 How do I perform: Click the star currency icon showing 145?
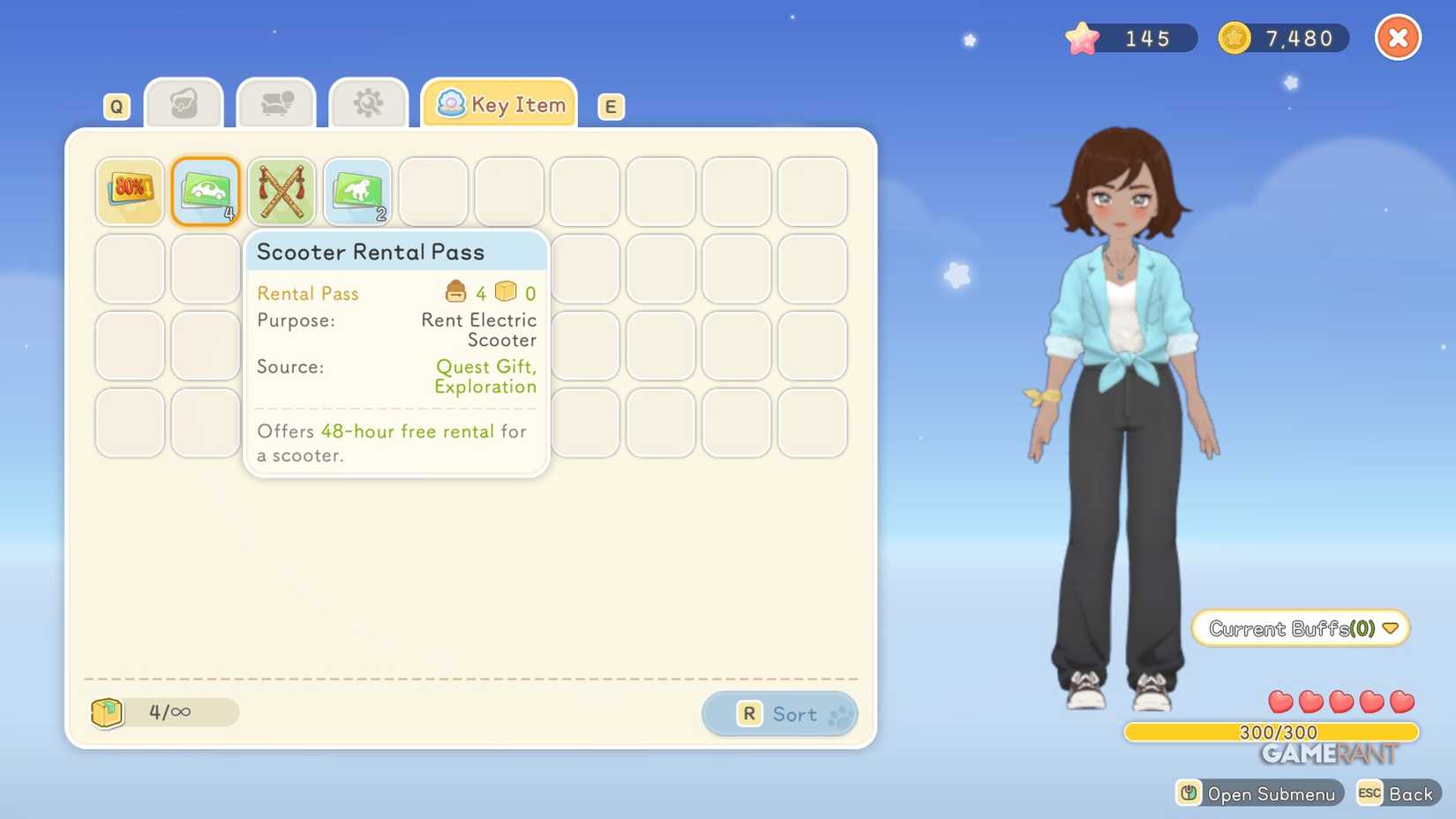1080,37
